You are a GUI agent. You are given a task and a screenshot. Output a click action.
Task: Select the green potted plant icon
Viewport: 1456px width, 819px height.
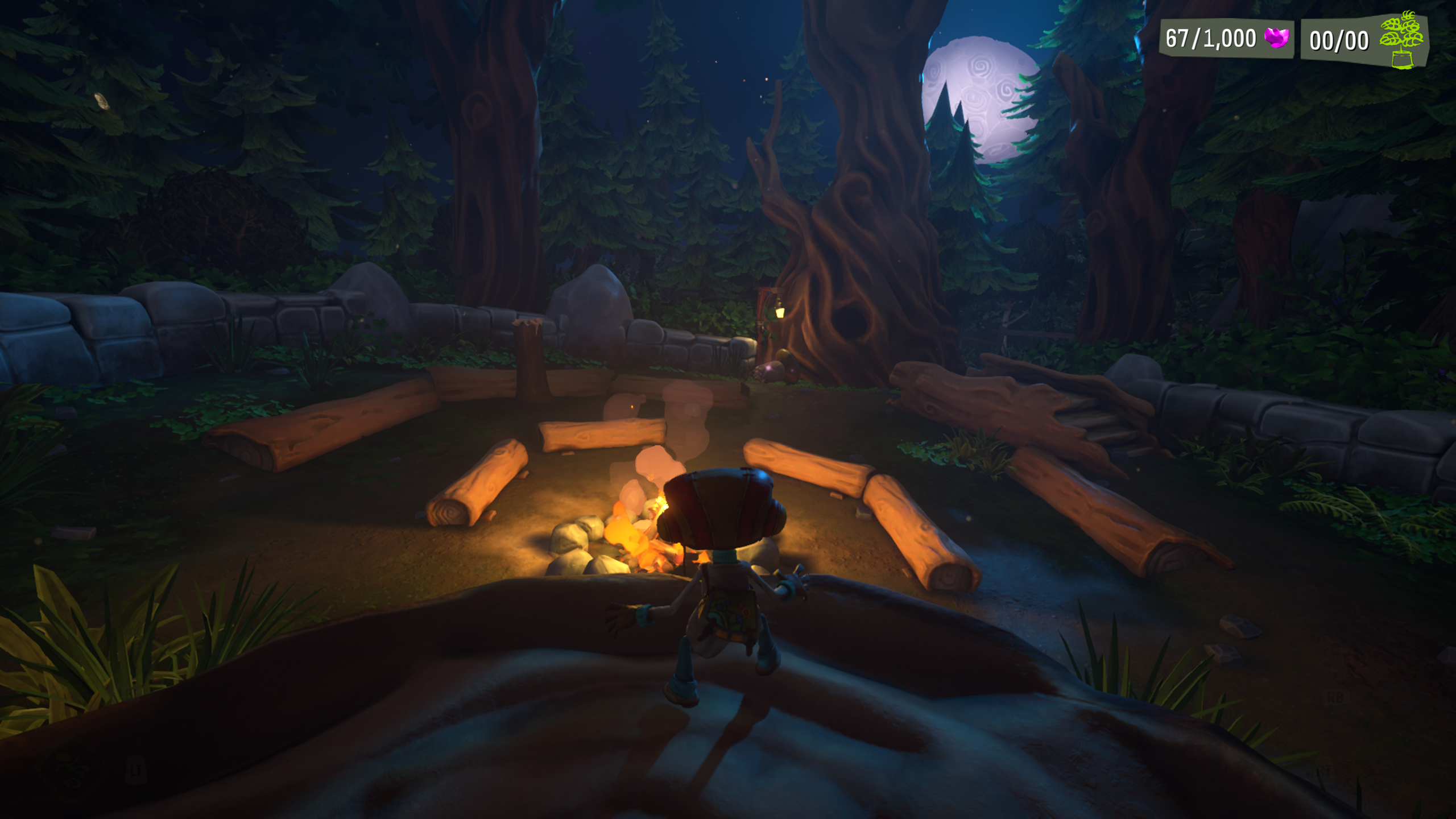(x=1403, y=40)
